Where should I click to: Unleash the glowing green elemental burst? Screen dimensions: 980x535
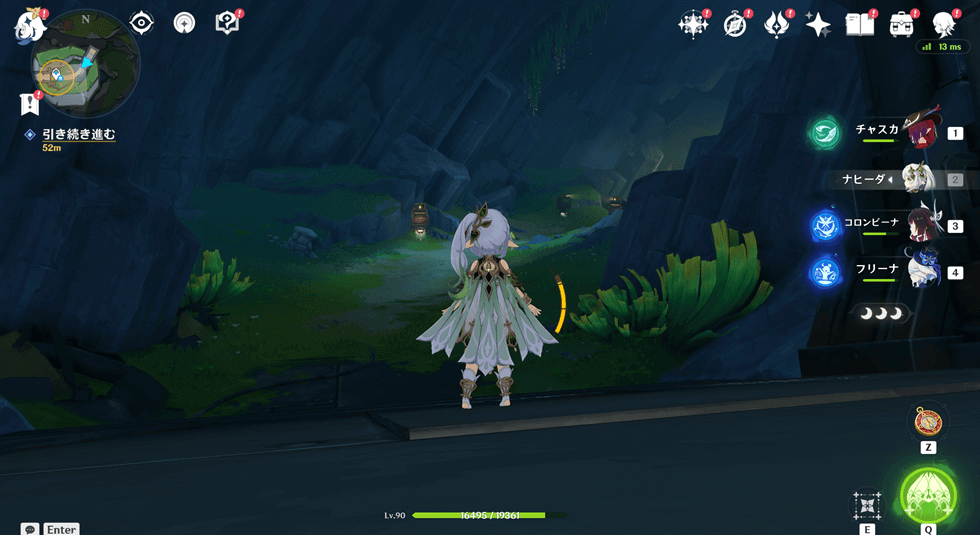928,495
